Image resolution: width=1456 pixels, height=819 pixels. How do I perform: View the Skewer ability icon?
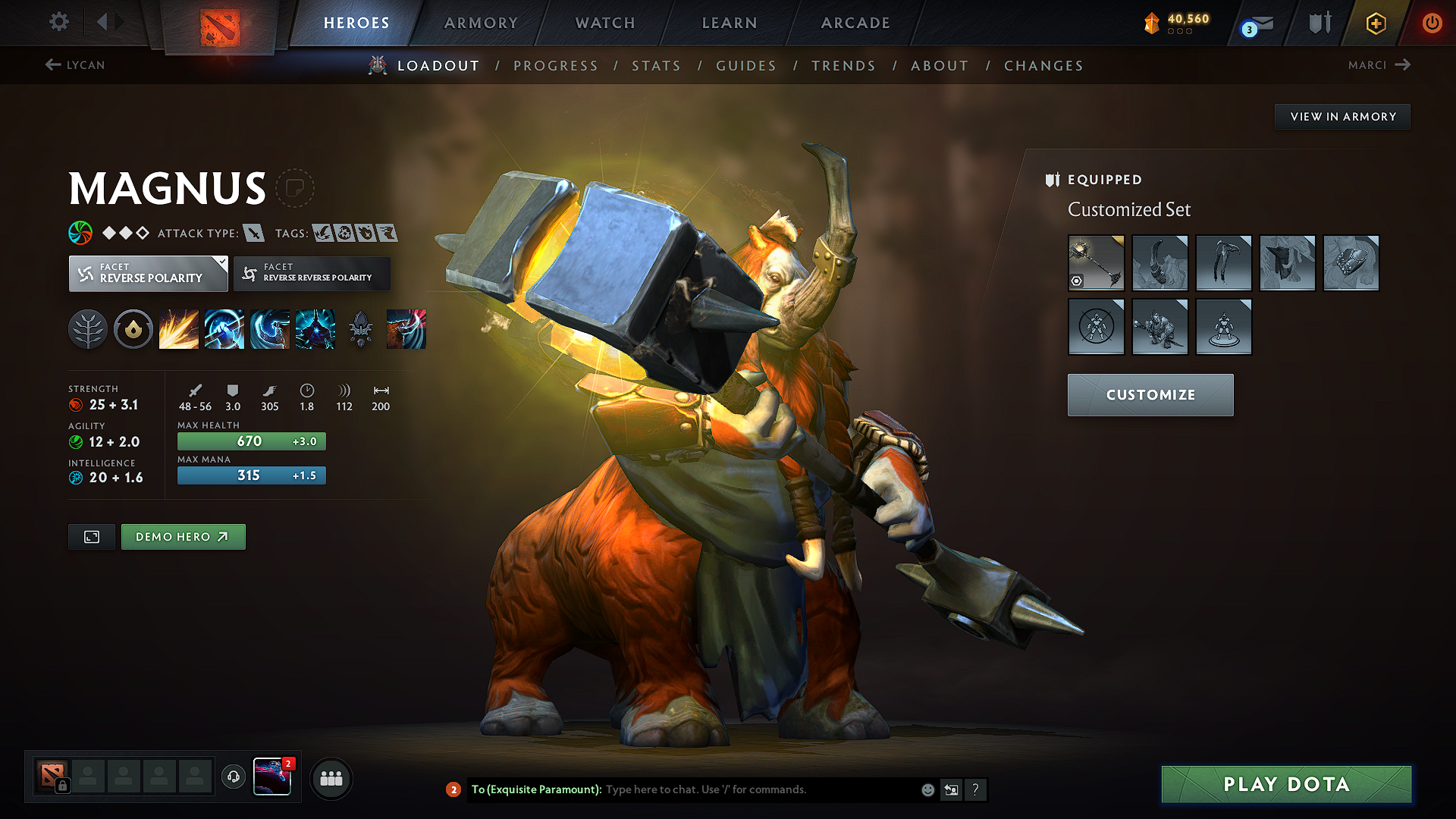tap(270, 328)
